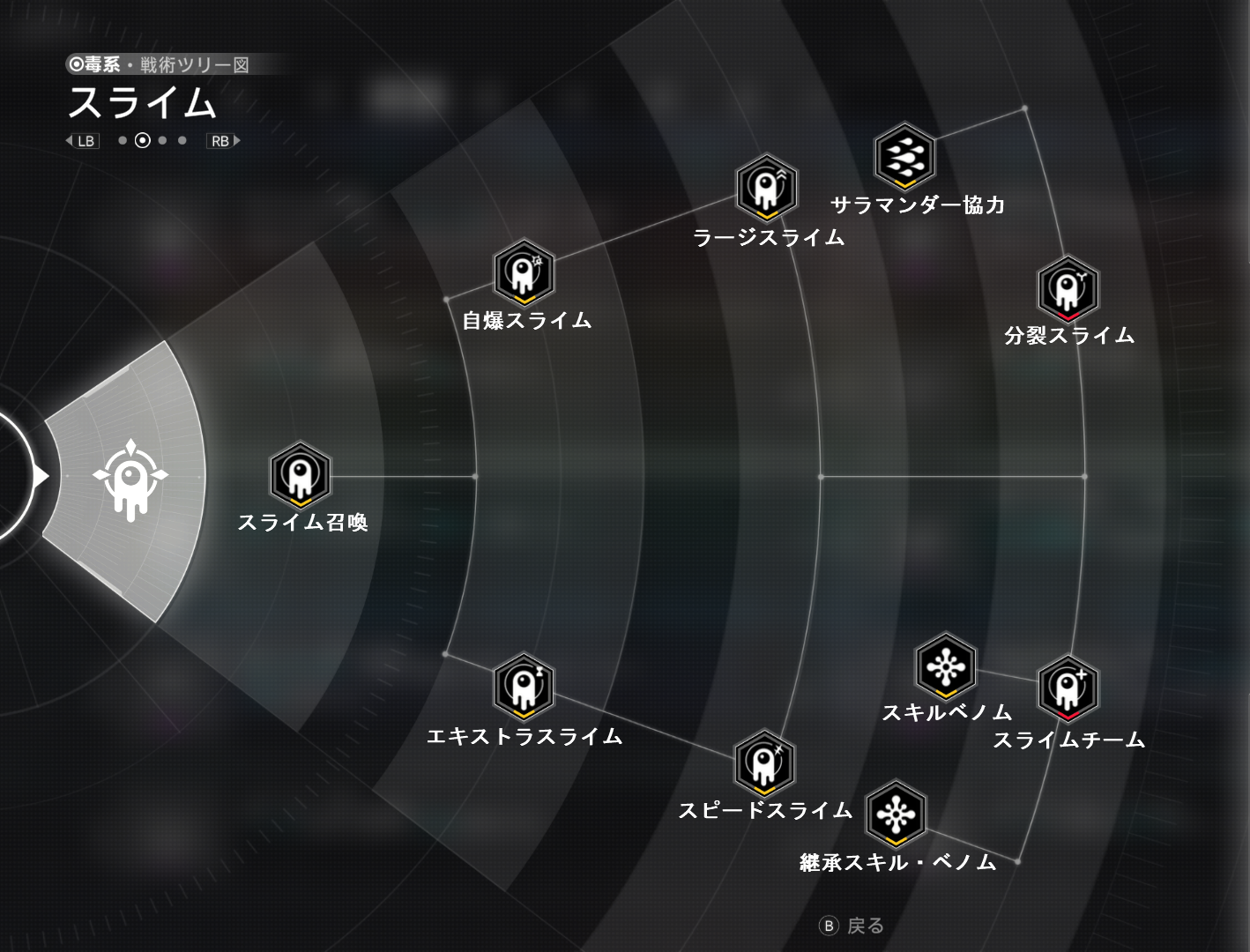
Task: Click the slime tree root emblem
Action: click(130, 478)
